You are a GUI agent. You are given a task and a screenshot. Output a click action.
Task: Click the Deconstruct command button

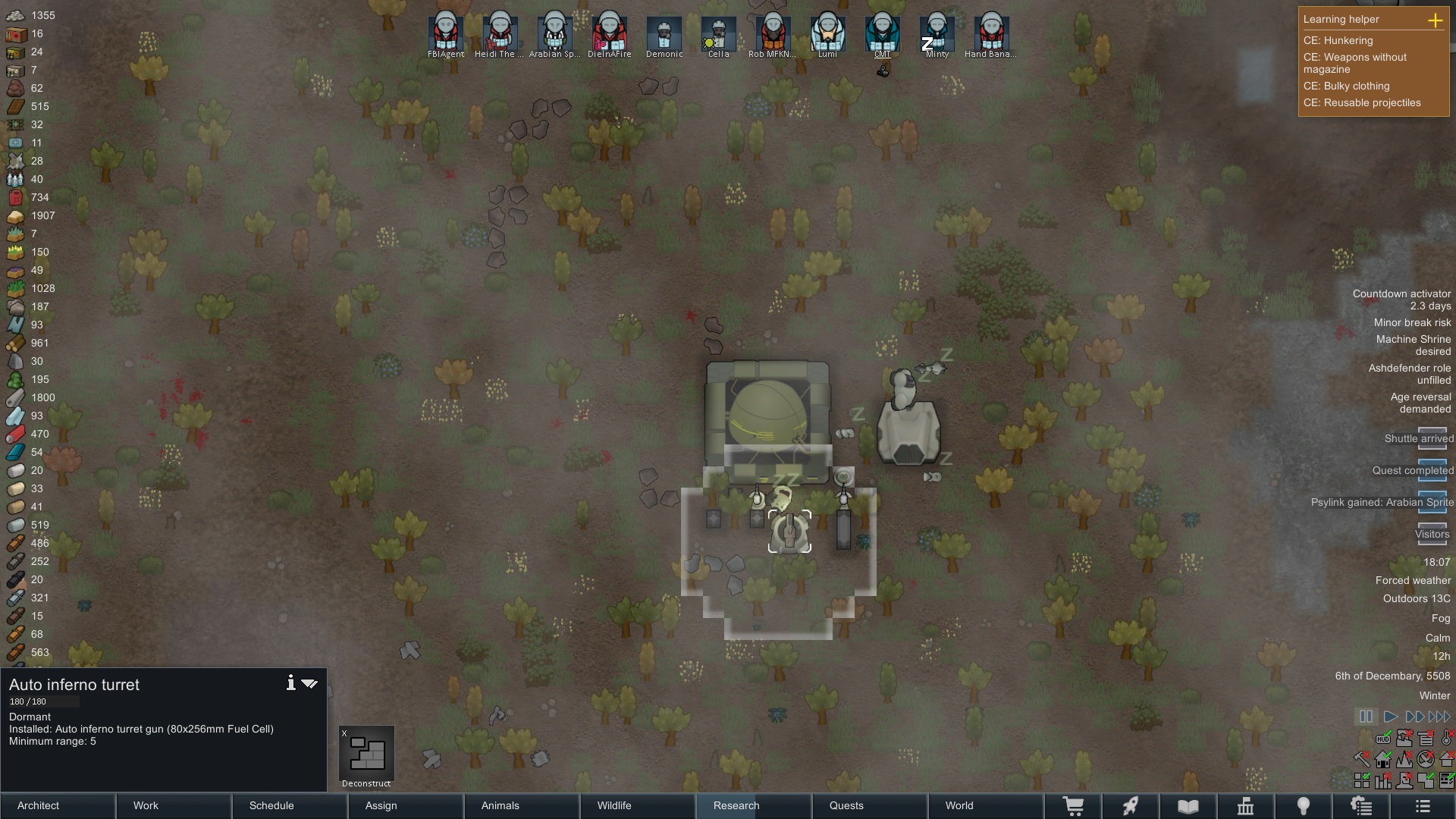click(x=366, y=755)
